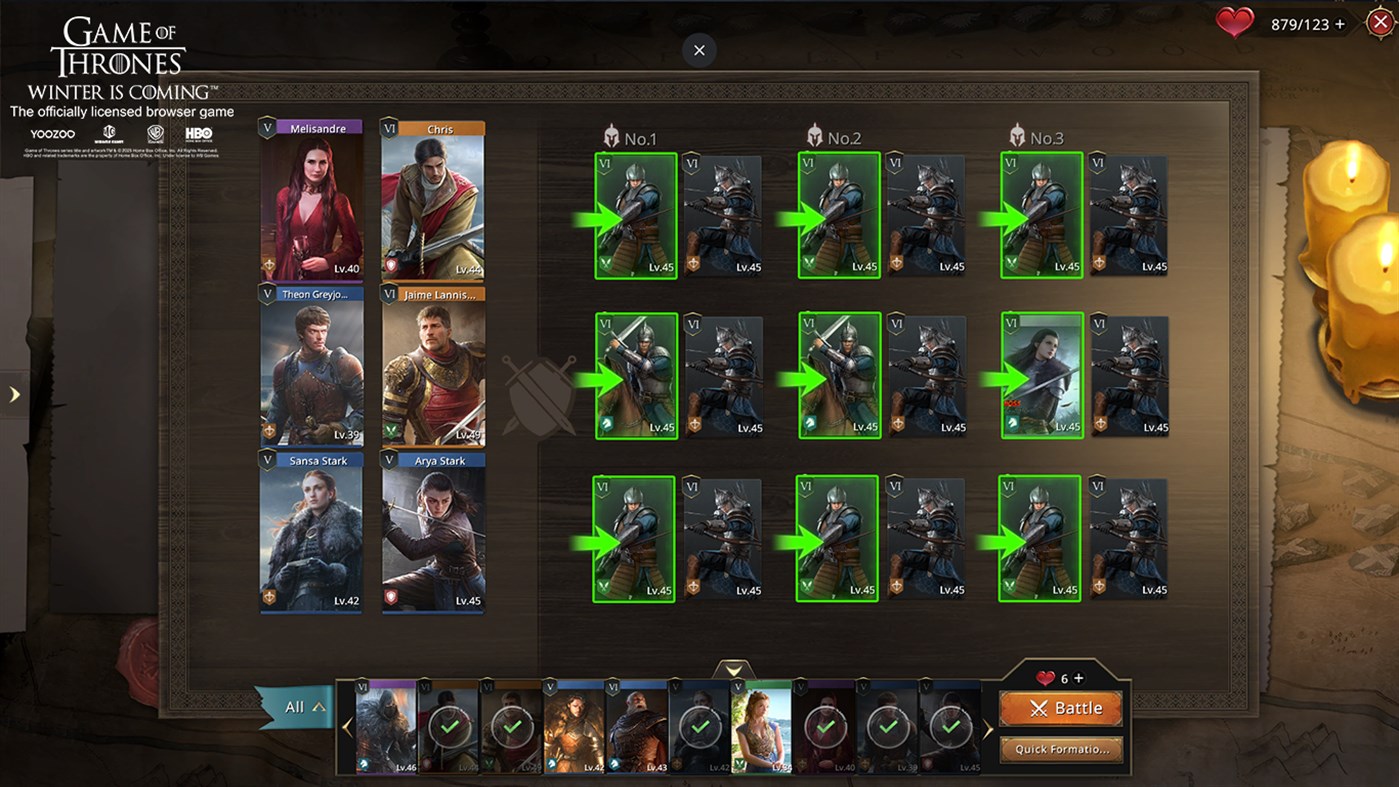Click the crossed swords formation icon

click(541, 393)
